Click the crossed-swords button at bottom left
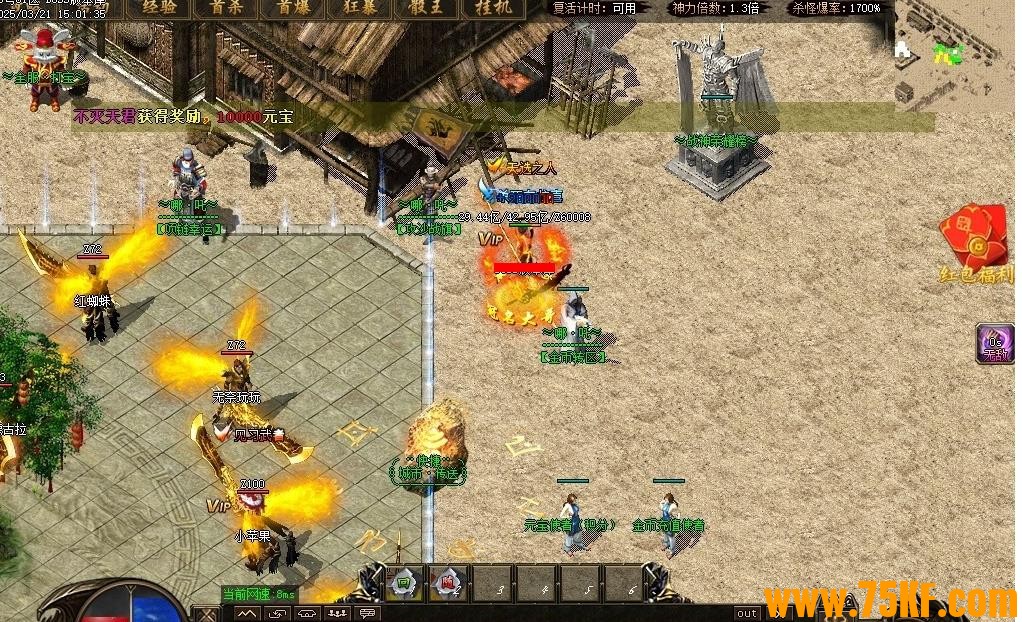The width and height of the screenshot is (1022, 622). 207,614
